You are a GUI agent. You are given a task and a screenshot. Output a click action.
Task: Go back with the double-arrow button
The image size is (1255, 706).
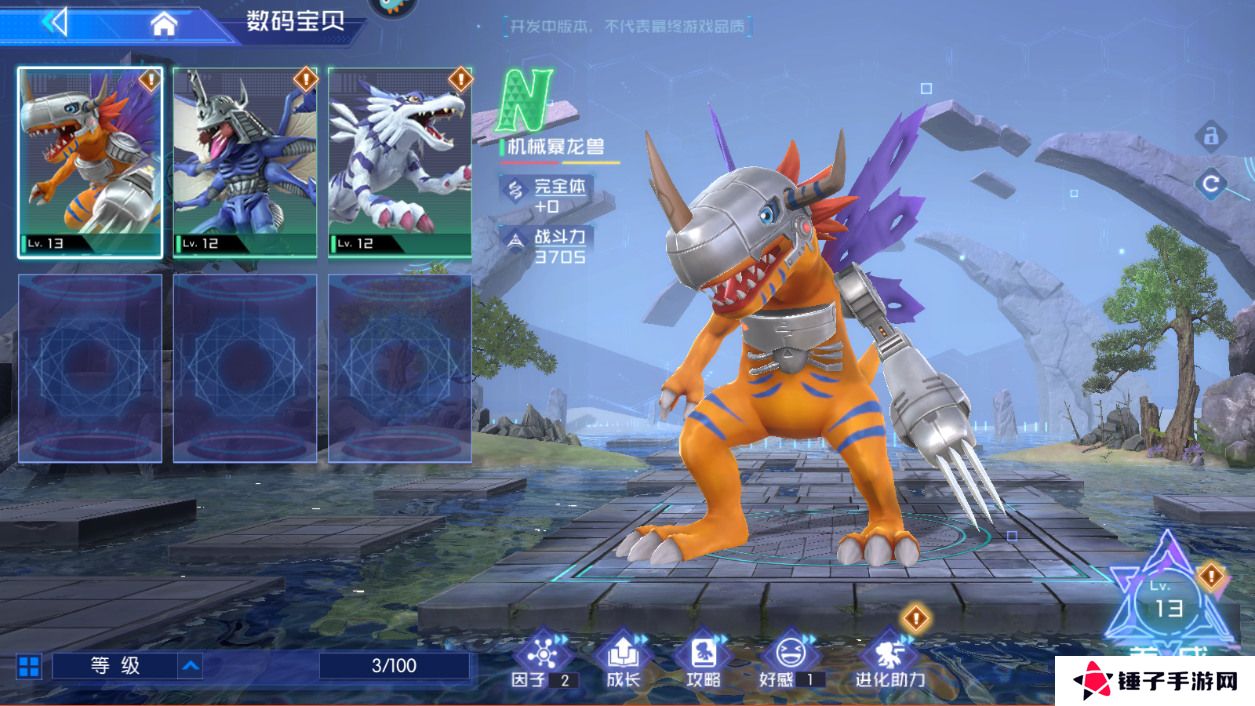pos(55,21)
